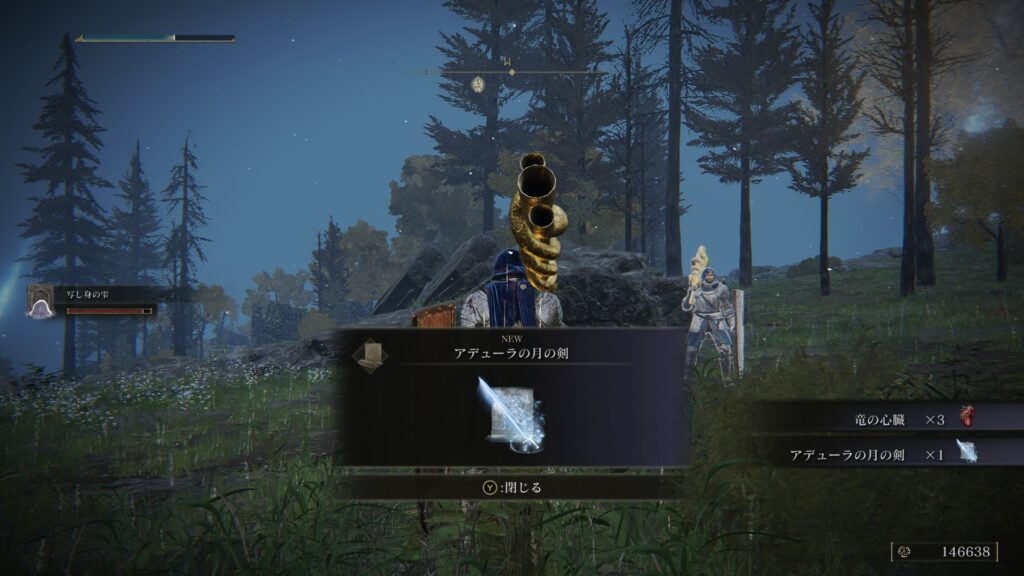Click the compass marker at top
Screen dimensions: 1024x576
pos(478,84)
